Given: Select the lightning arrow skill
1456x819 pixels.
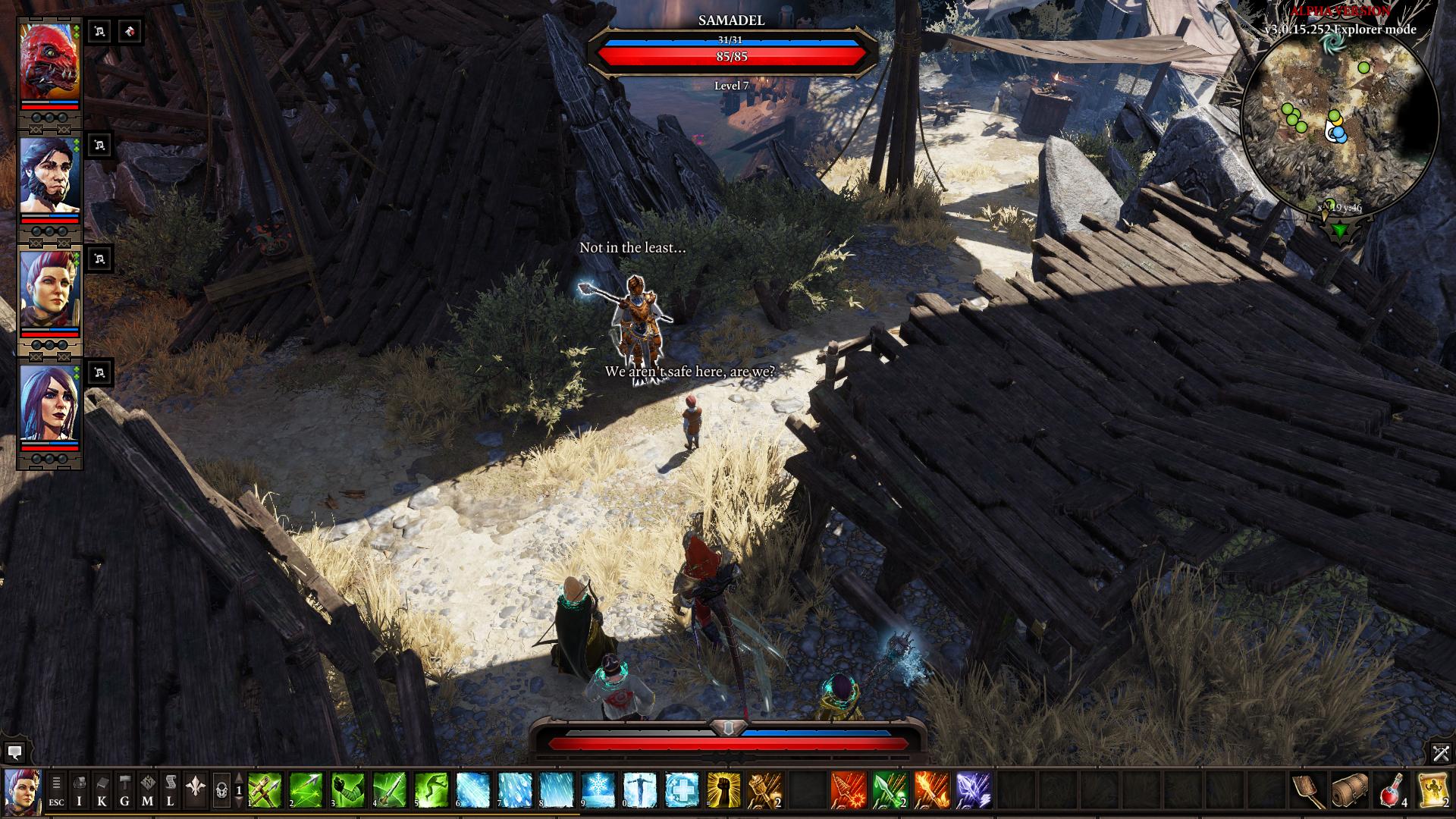Looking at the screenshot, I should click(973, 790).
